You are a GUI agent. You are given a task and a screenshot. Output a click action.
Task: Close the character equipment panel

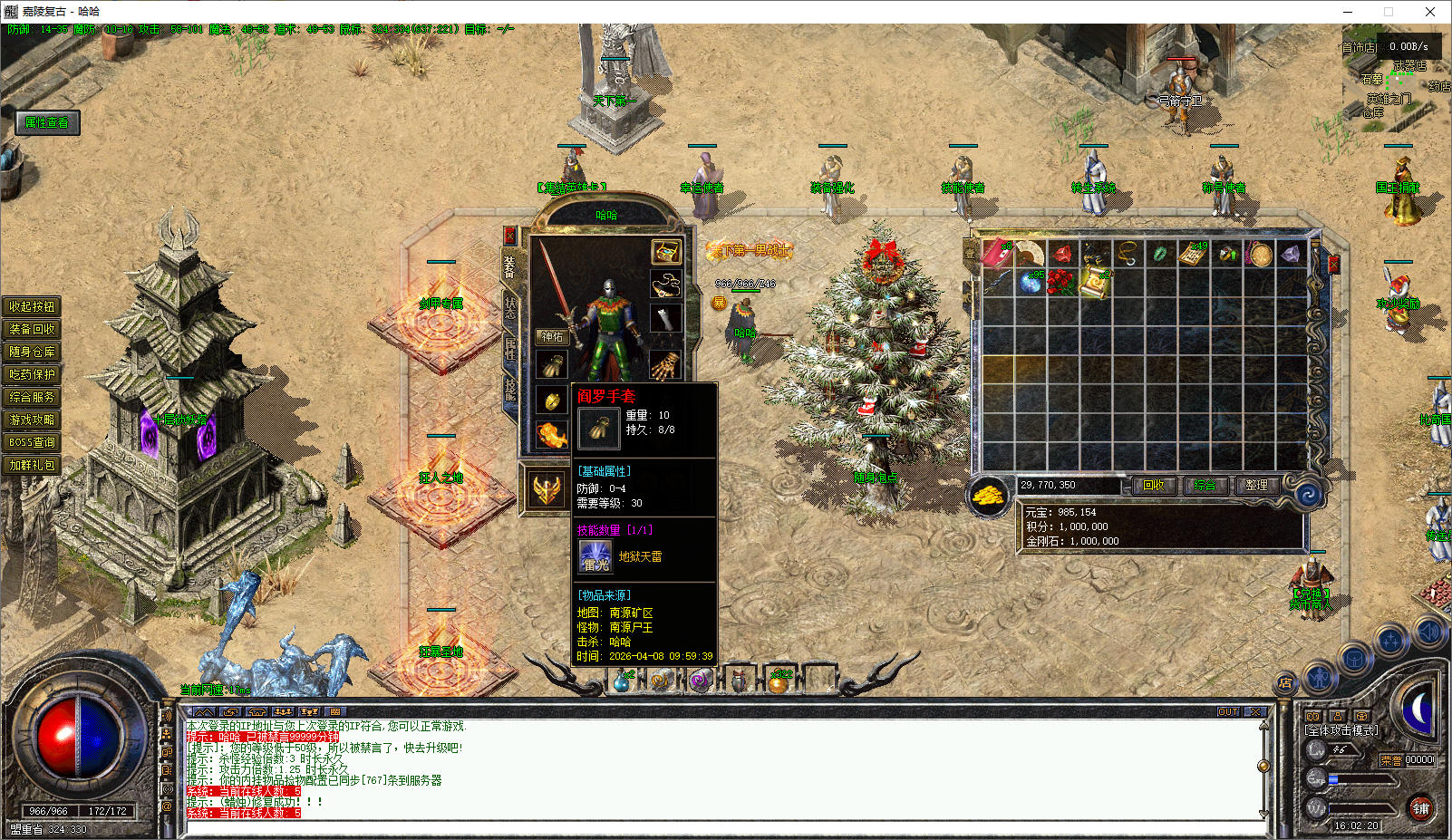click(509, 237)
